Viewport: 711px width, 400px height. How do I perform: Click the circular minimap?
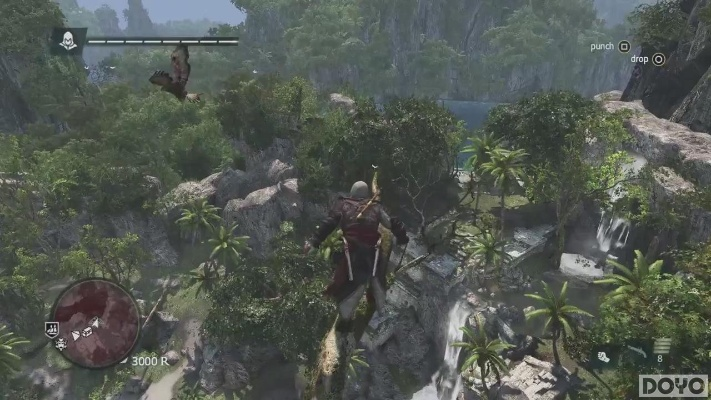click(x=95, y=322)
